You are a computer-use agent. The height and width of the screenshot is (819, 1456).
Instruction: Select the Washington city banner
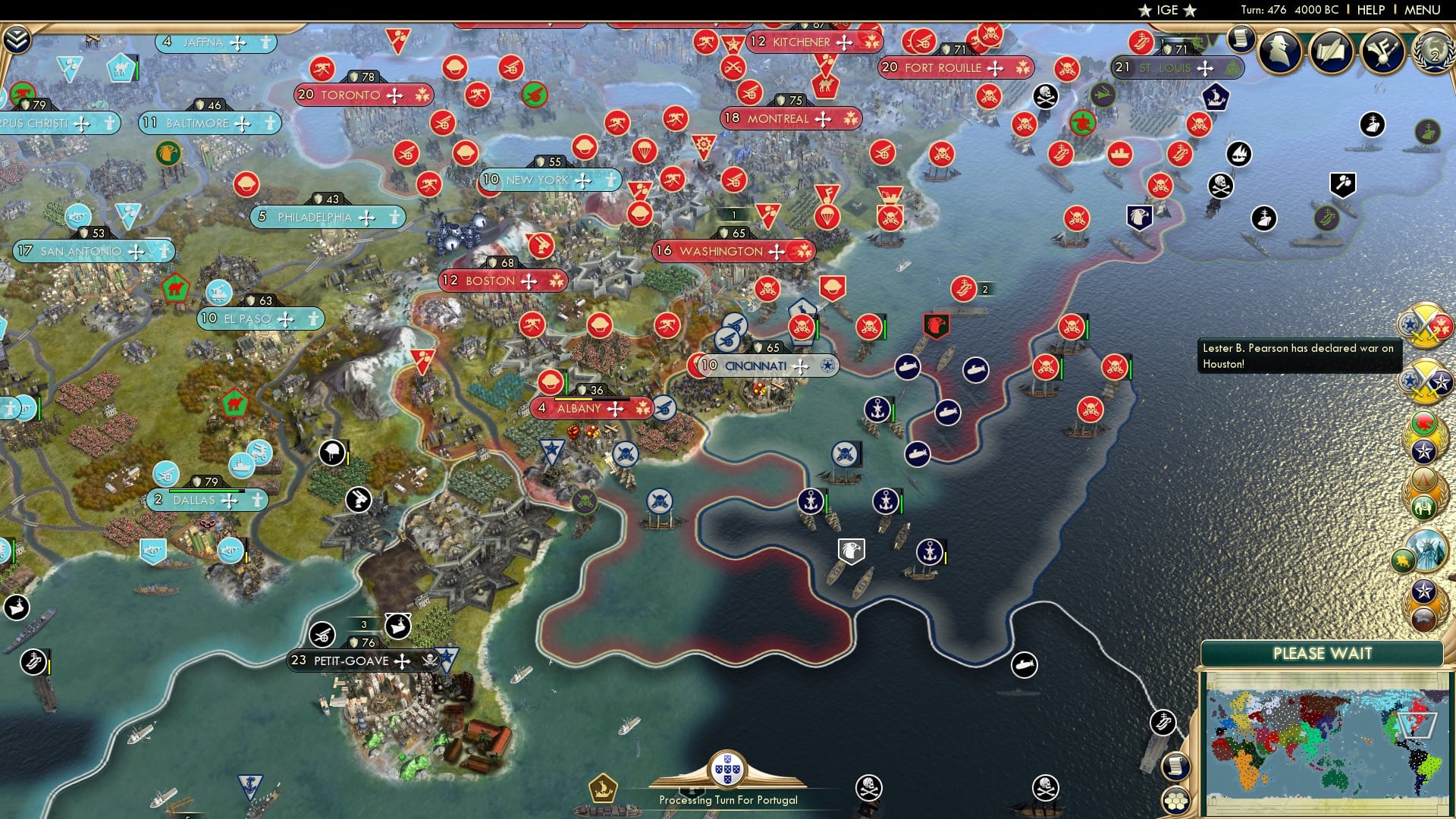[733, 251]
